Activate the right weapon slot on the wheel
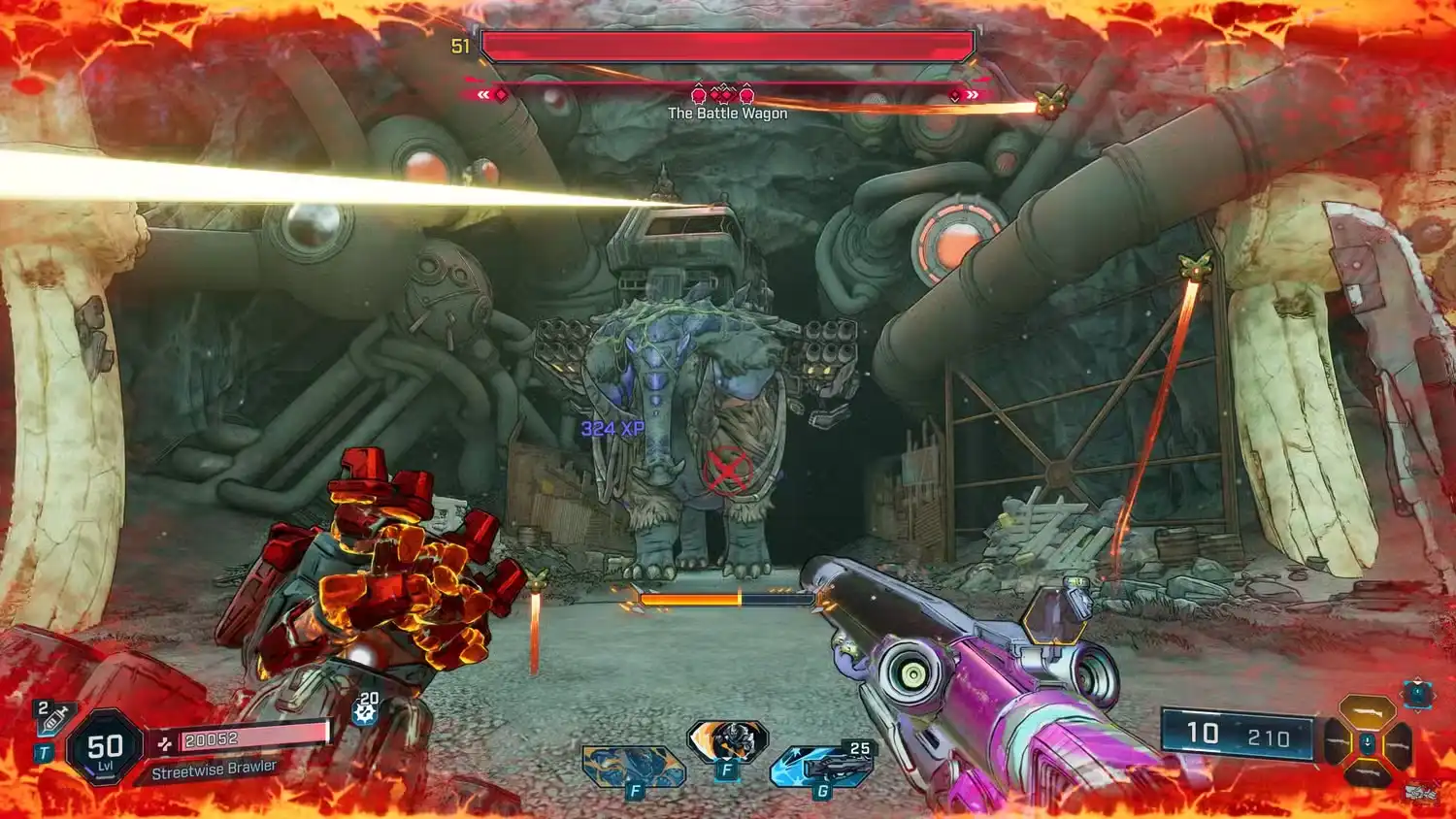This screenshot has width=1456, height=819. coord(1400,743)
